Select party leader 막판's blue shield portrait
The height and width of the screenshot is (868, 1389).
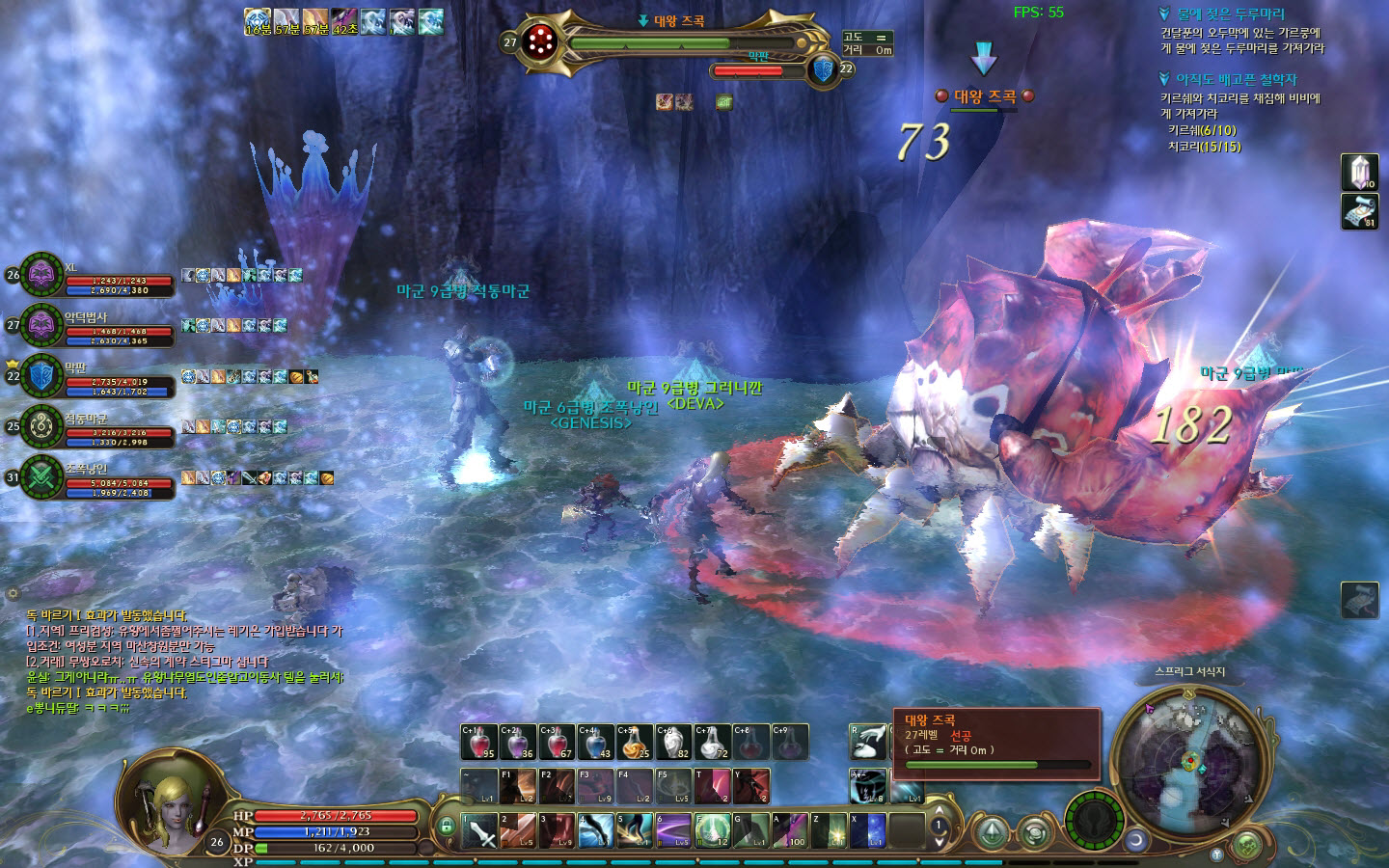(42, 376)
